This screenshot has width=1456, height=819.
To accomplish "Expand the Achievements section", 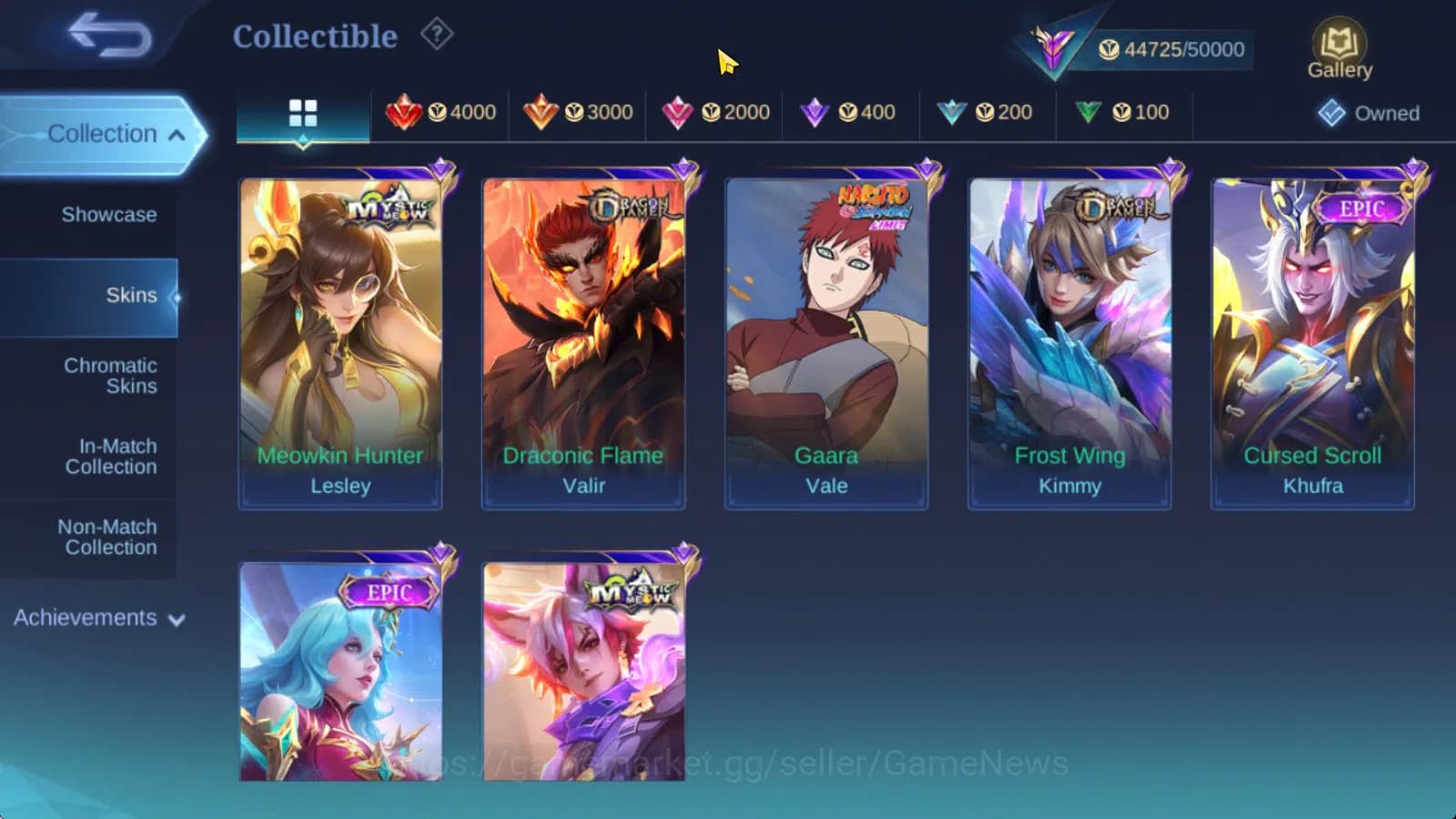I will click(175, 619).
